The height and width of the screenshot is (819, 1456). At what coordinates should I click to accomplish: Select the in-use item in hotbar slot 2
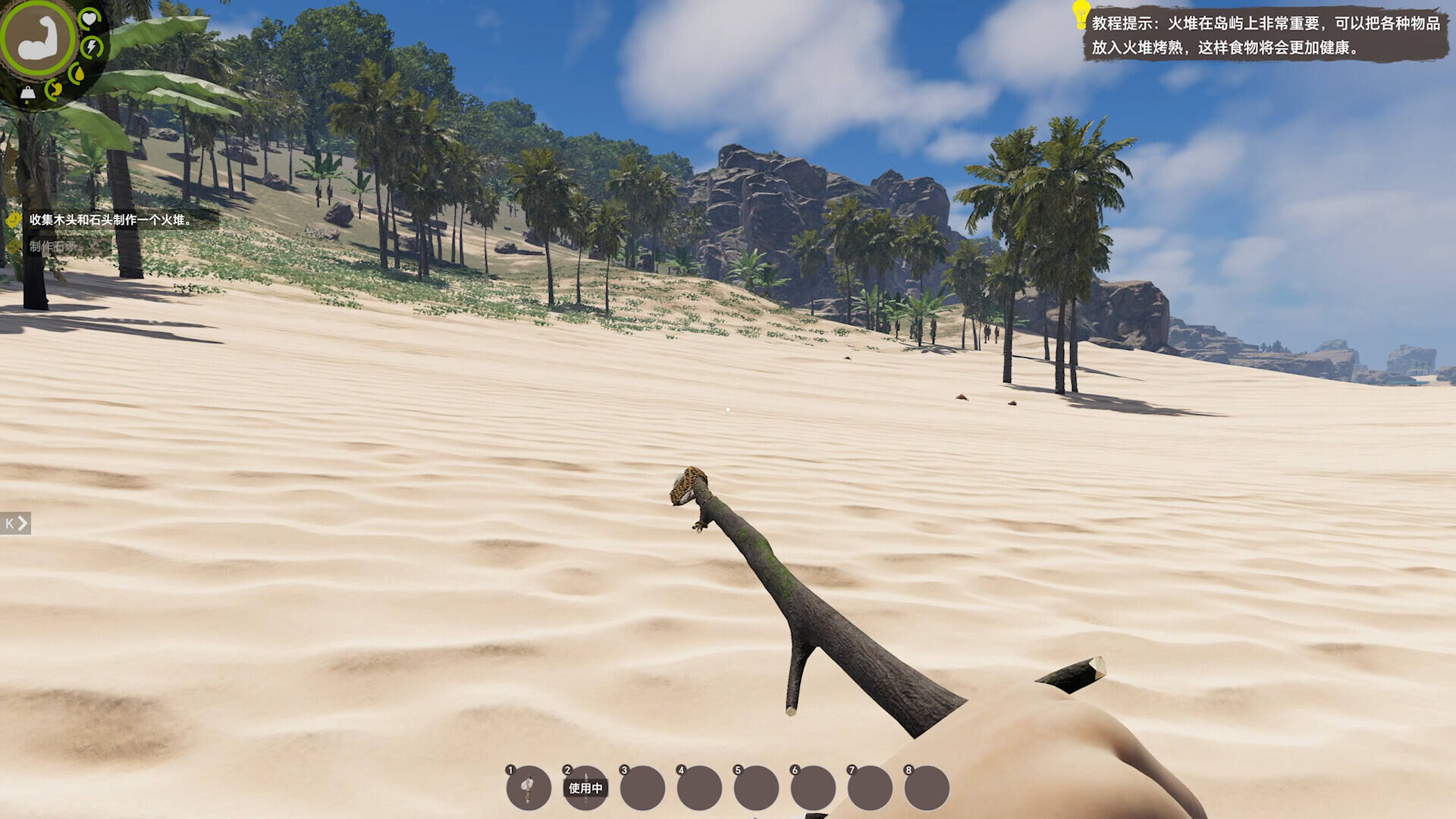[585, 789]
